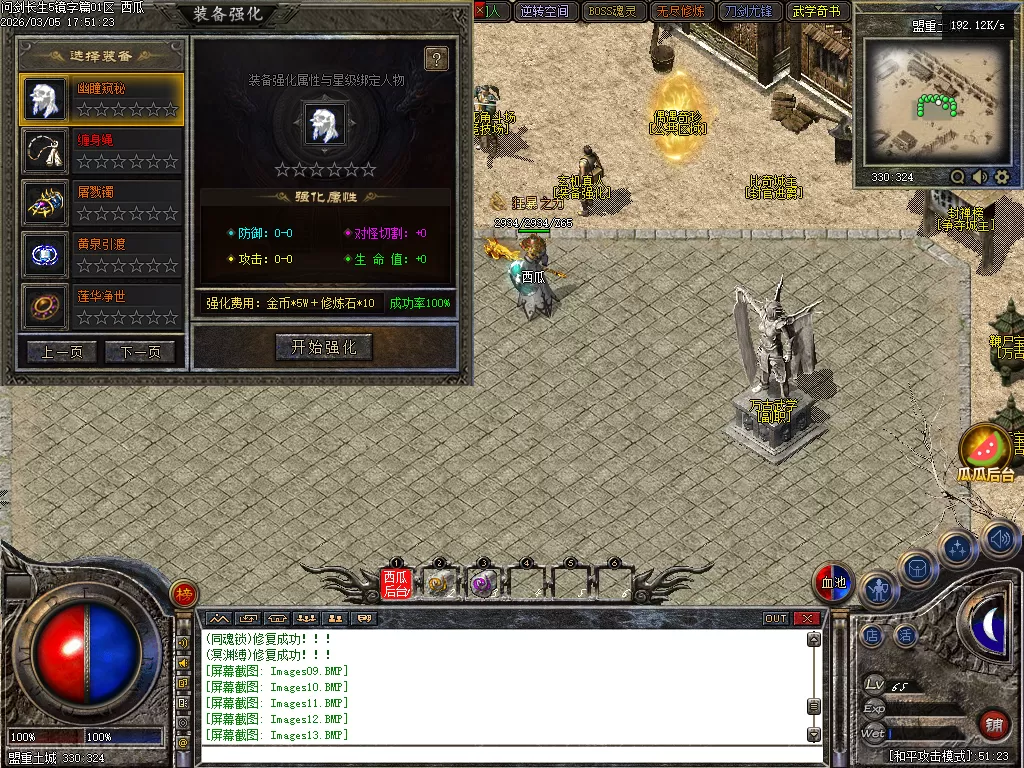Select the 屠戮镯 bracelet entry
Viewport: 1024px width, 768px height.
tap(101, 203)
